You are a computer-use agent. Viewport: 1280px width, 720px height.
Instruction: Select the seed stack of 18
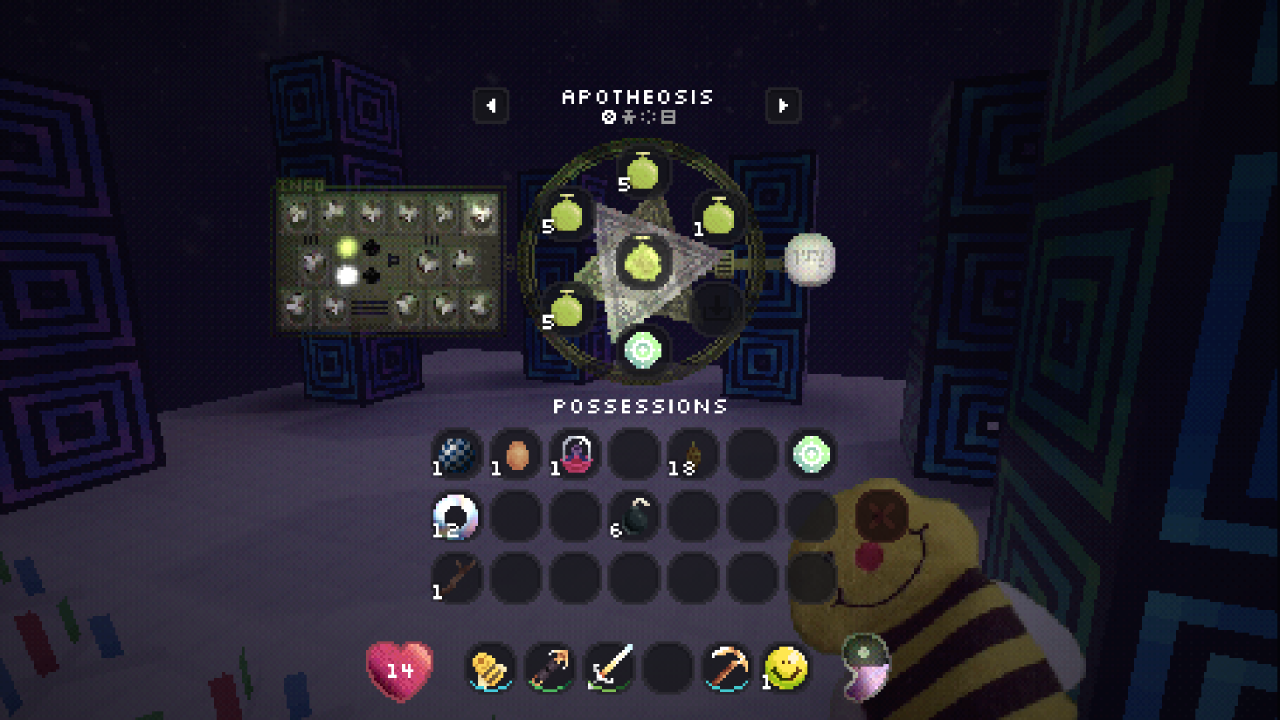pos(693,454)
